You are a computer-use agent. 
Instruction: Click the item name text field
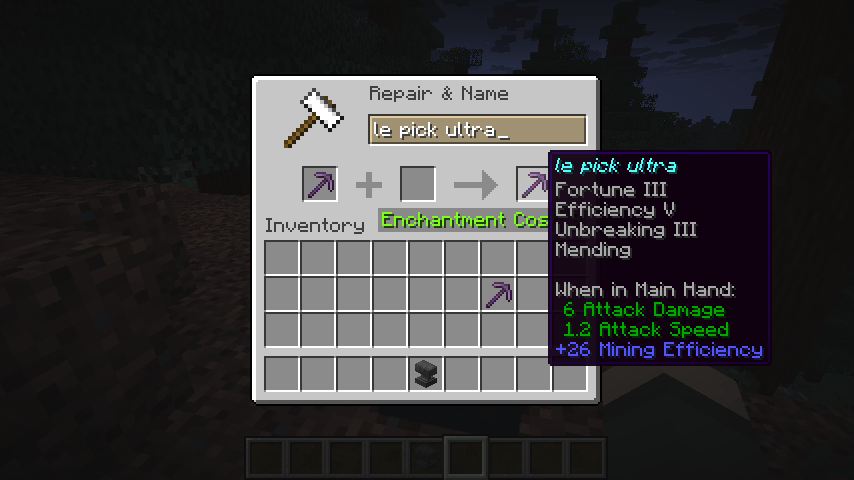point(476,130)
